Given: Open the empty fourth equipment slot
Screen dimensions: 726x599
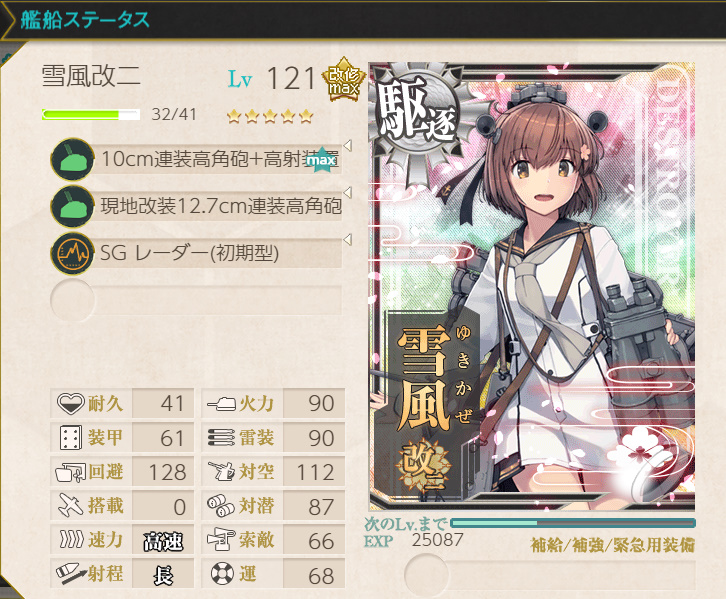Looking at the screenshot, I should tap(200, 299).
